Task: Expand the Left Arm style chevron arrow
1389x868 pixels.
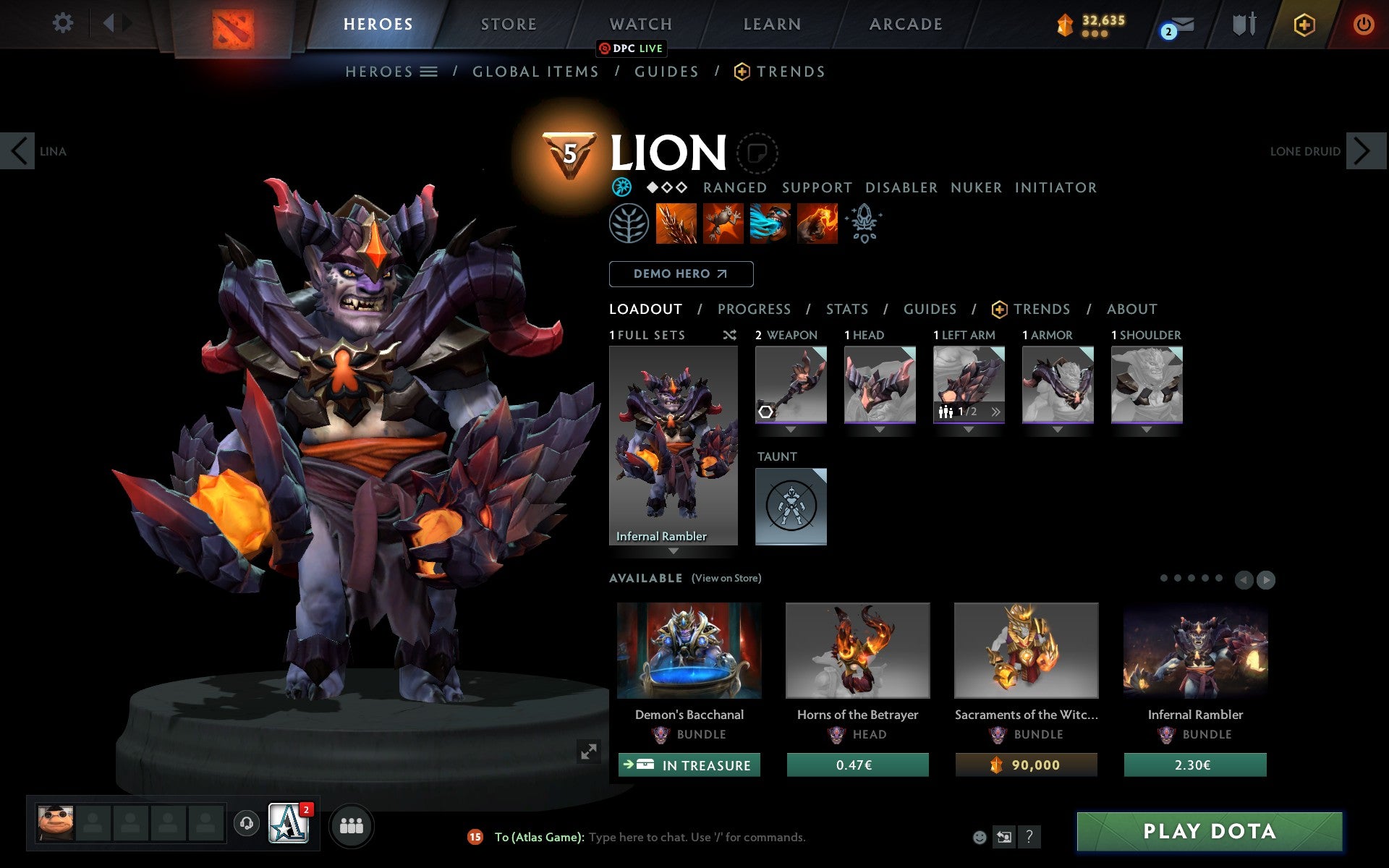Action: (996, 411)
